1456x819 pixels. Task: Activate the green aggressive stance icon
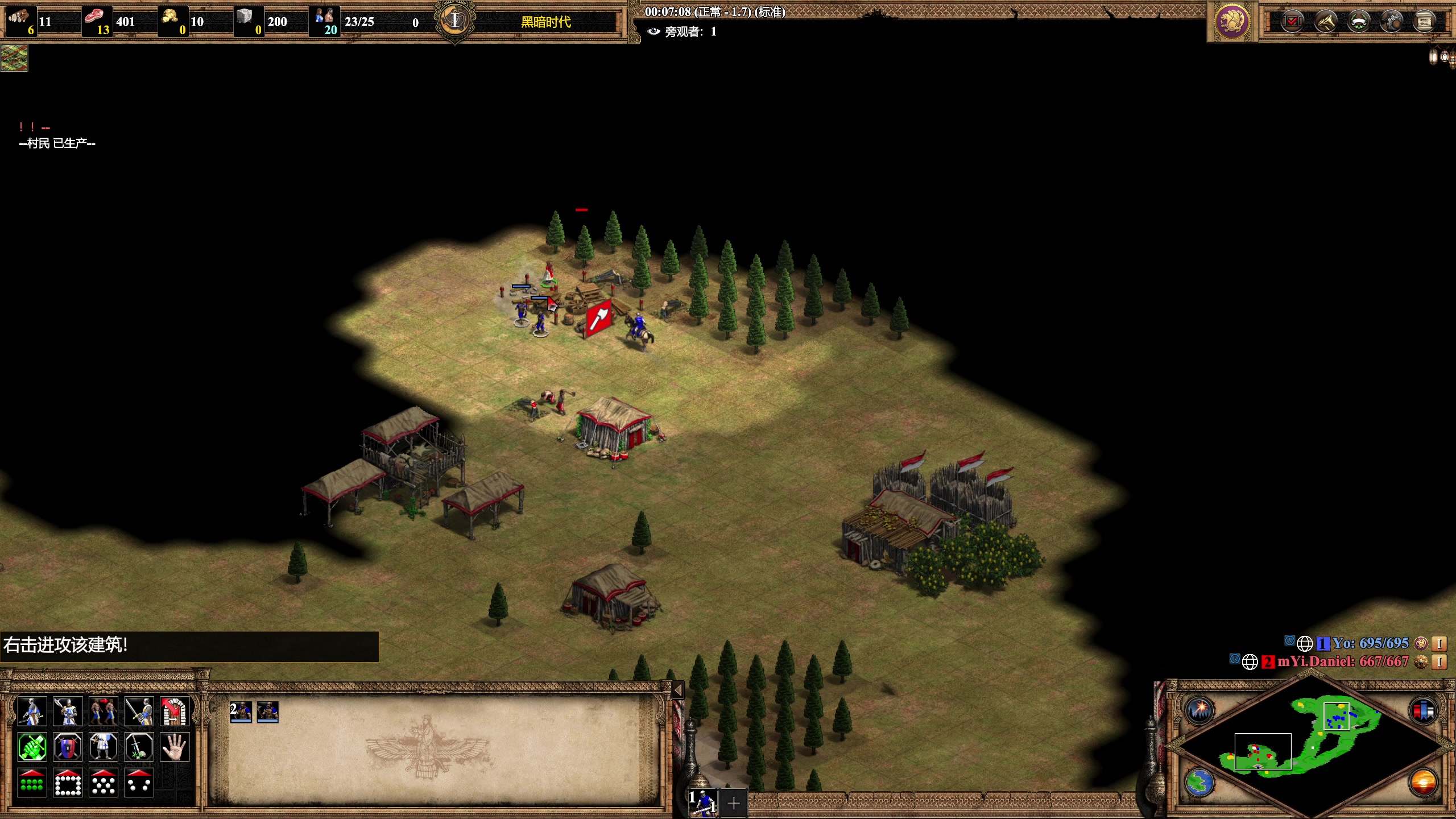point(32,747)
